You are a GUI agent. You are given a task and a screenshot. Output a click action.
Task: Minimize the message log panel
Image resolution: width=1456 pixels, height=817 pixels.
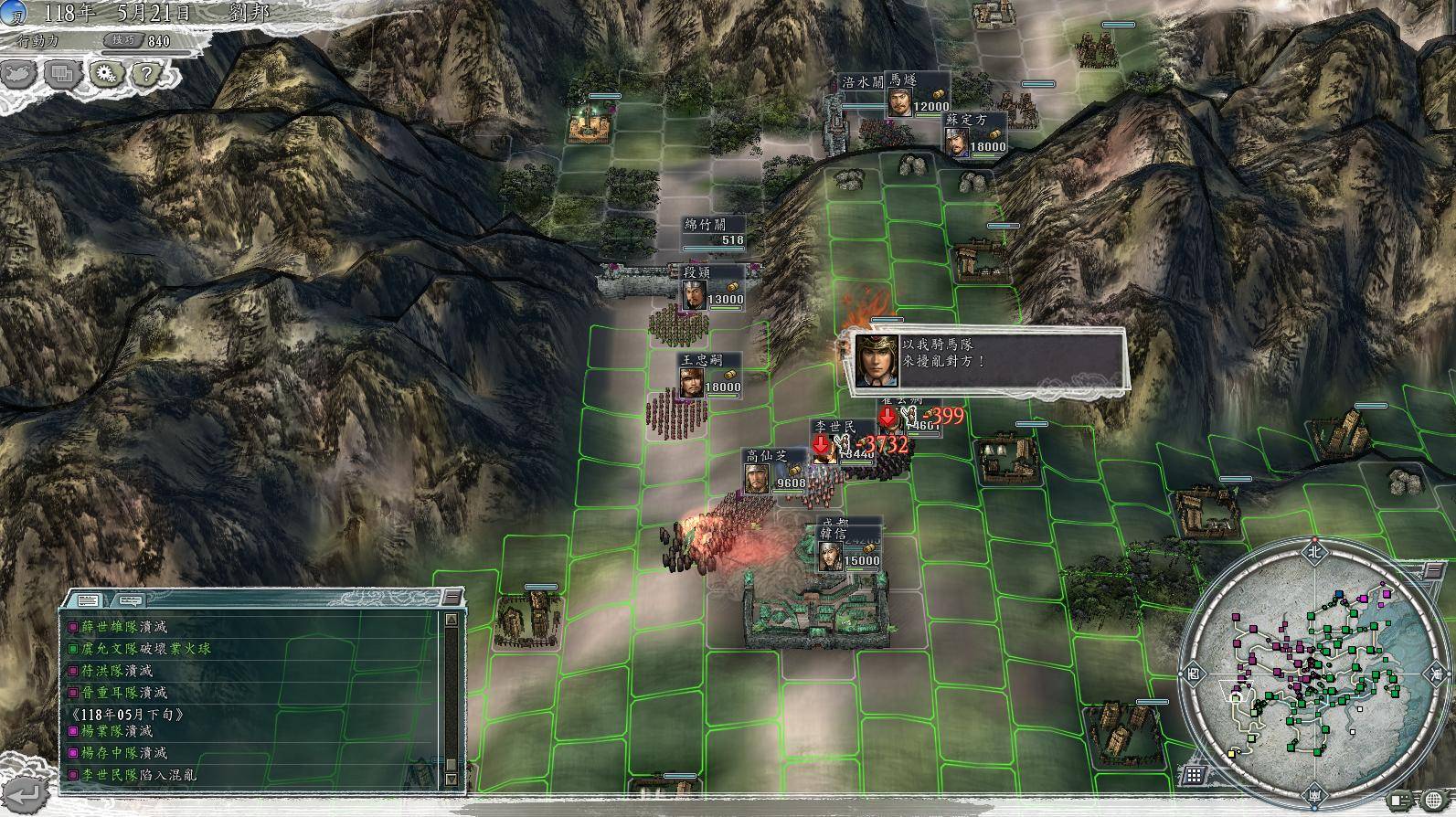coord(452,598)
